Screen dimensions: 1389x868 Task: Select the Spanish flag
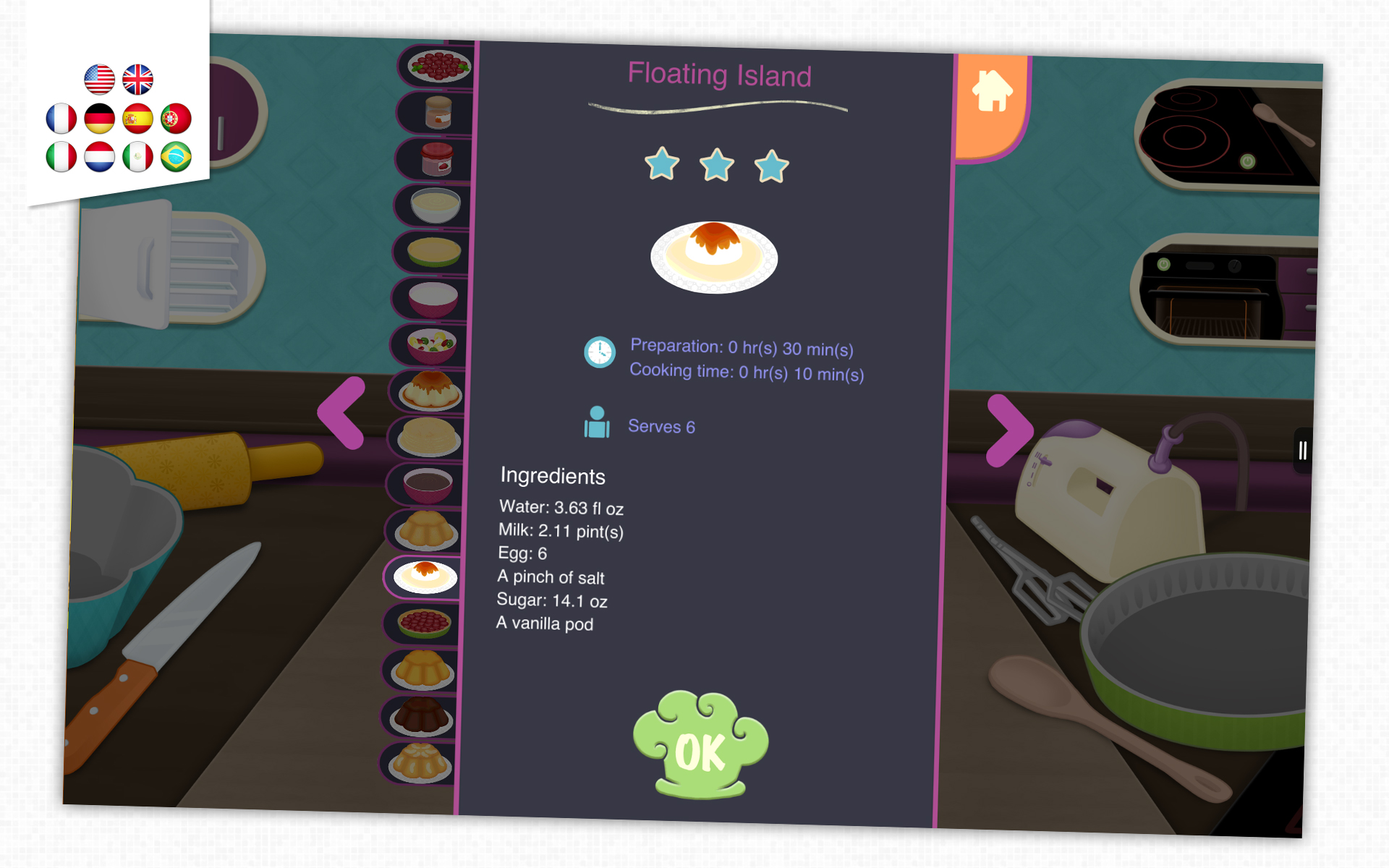tap(137, 119)
